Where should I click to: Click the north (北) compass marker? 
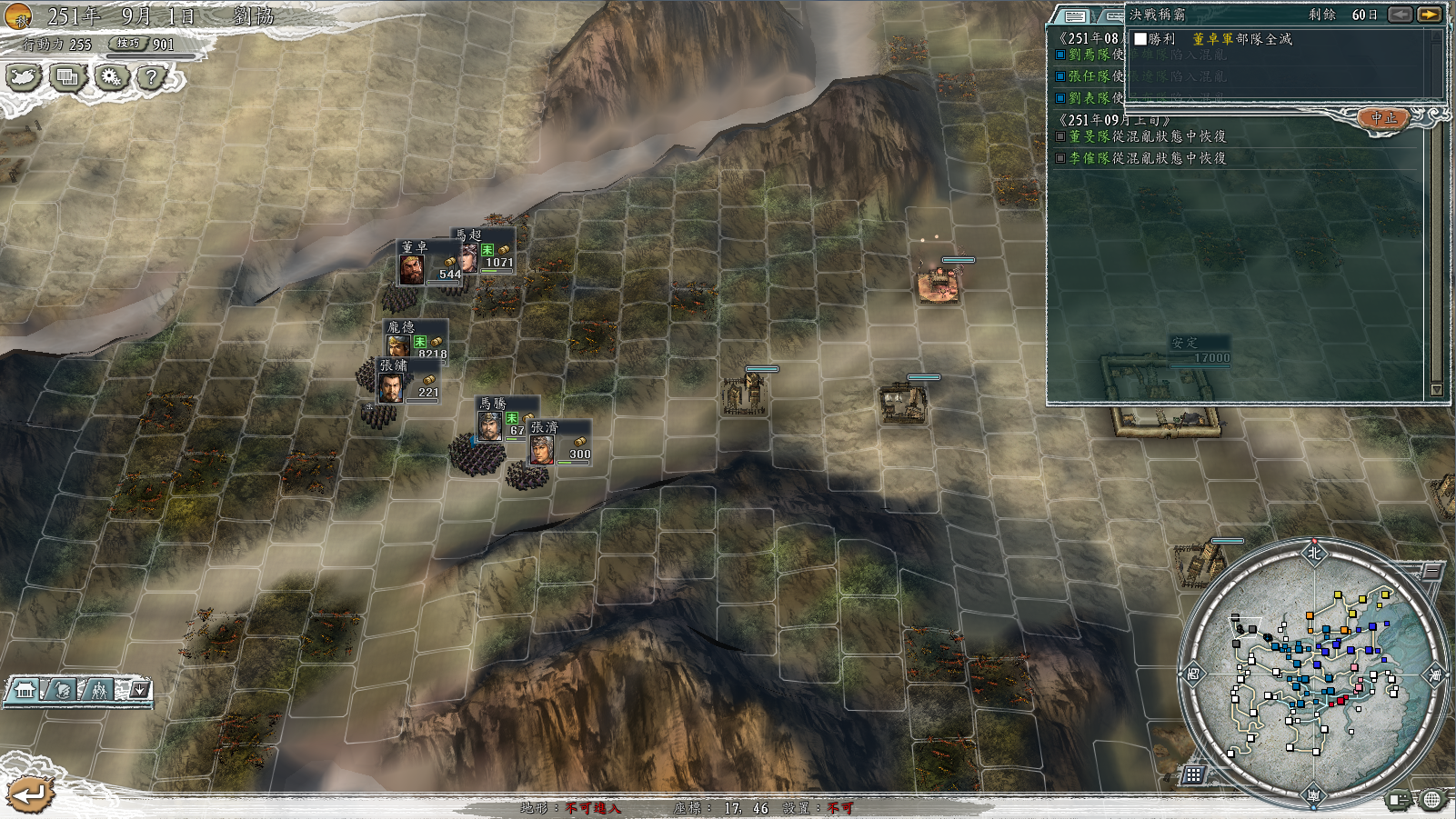(1313, 553)
